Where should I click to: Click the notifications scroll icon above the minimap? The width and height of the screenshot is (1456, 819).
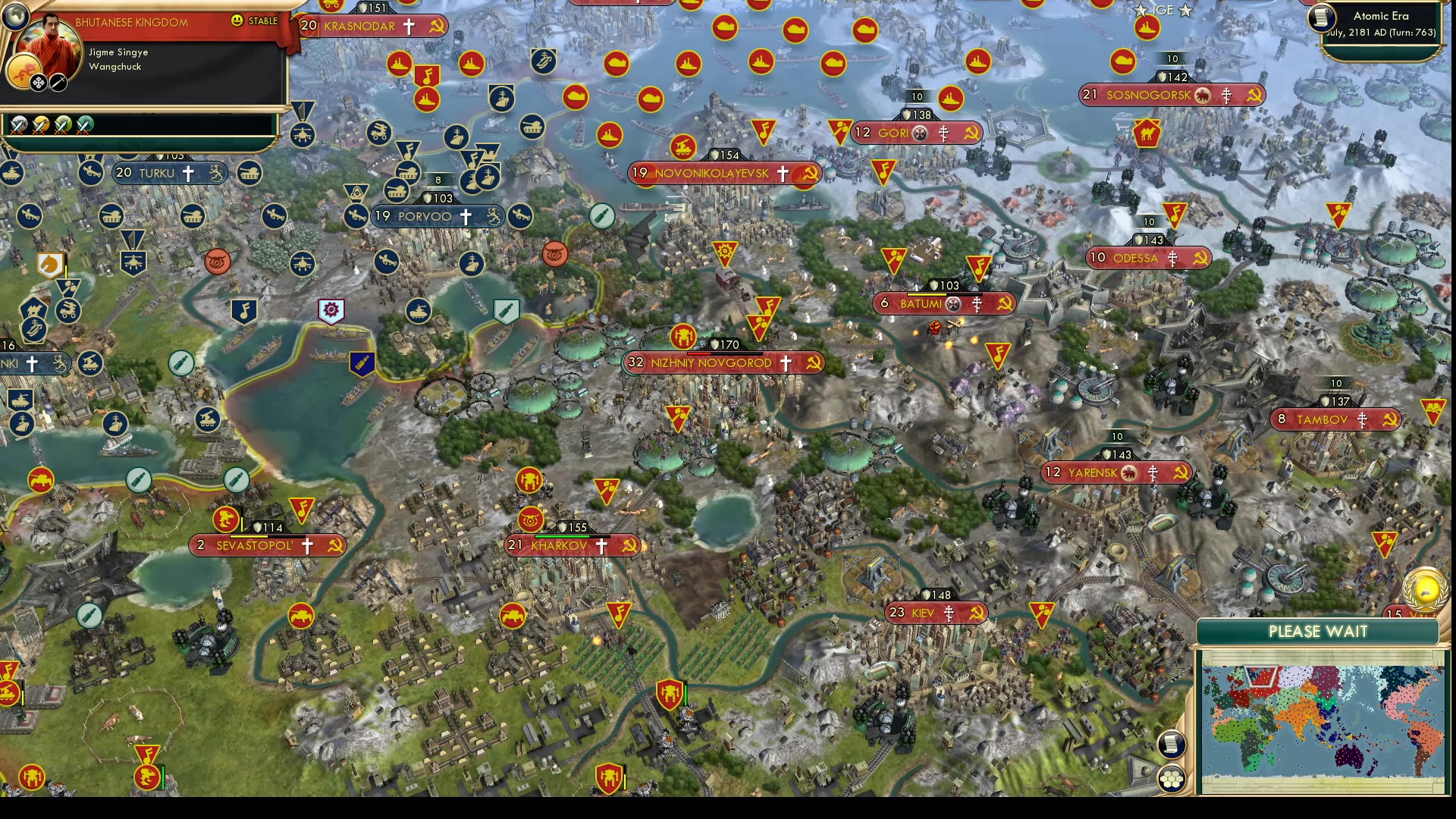(1172, 744)
